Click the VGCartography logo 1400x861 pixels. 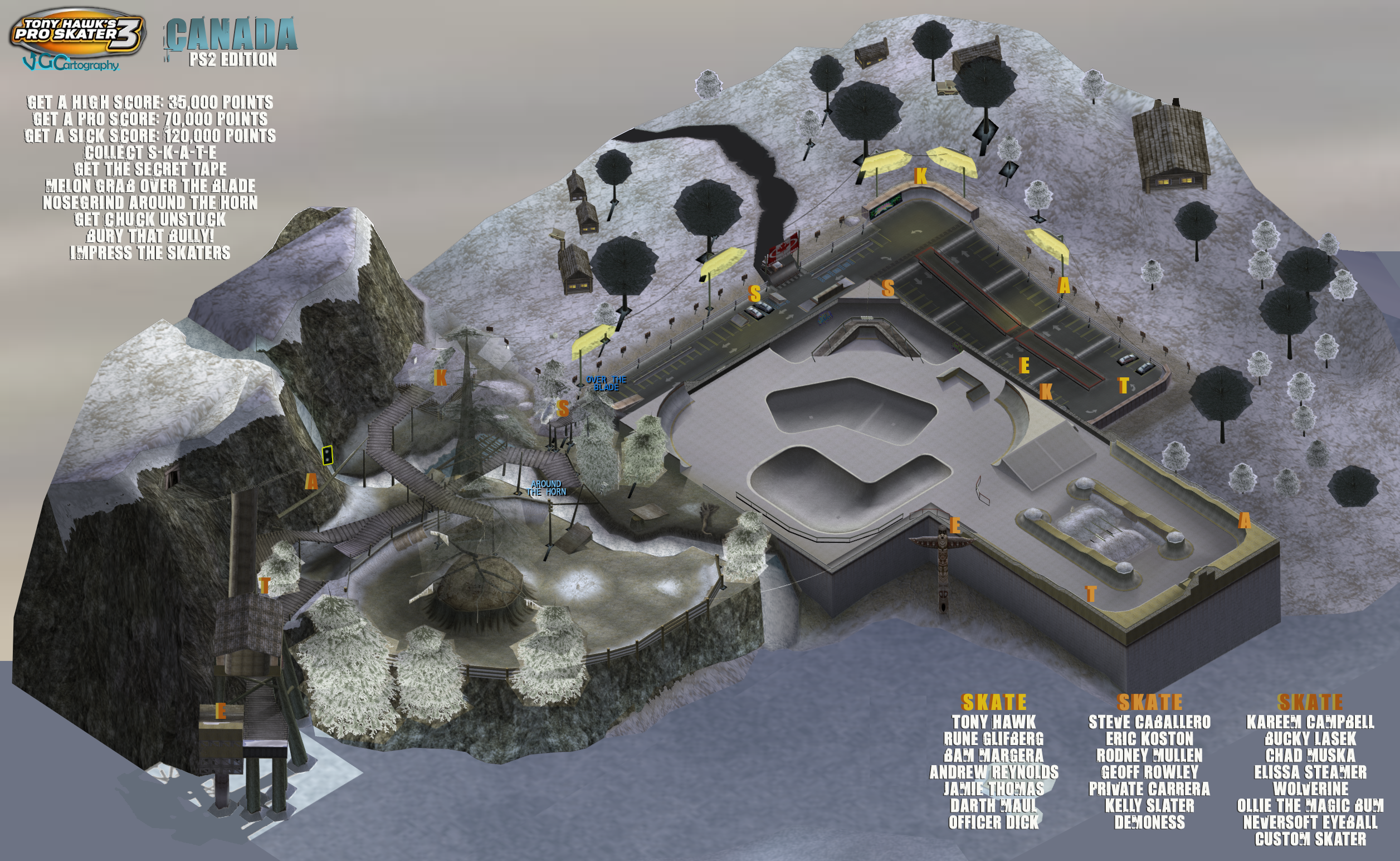(71, 63)
